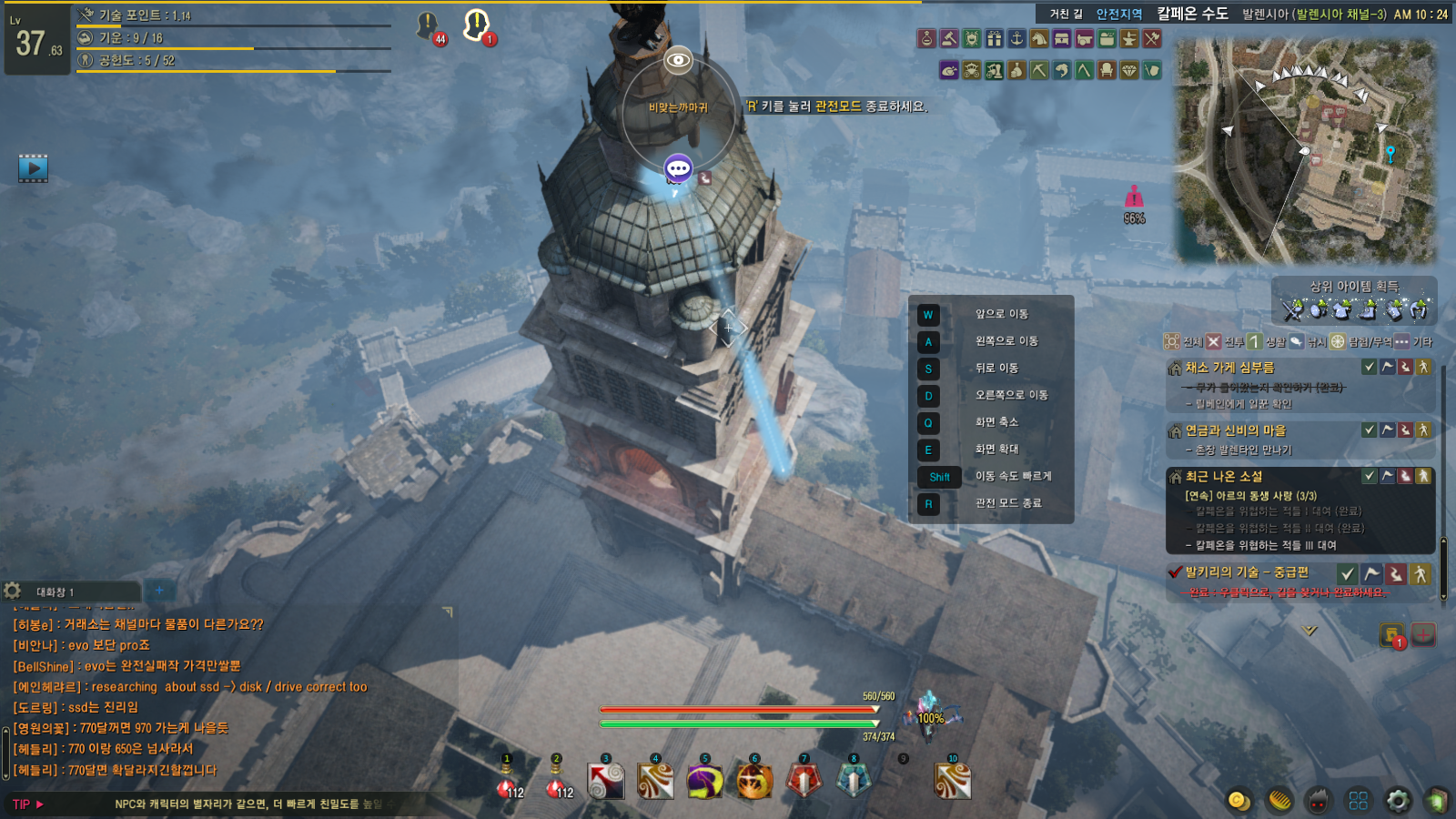The height and width of the screenshot is (819, 1456).
Task: Click the 발키리의 기술 - 중급편 quest entry
Action: [x=1246, y=572]
